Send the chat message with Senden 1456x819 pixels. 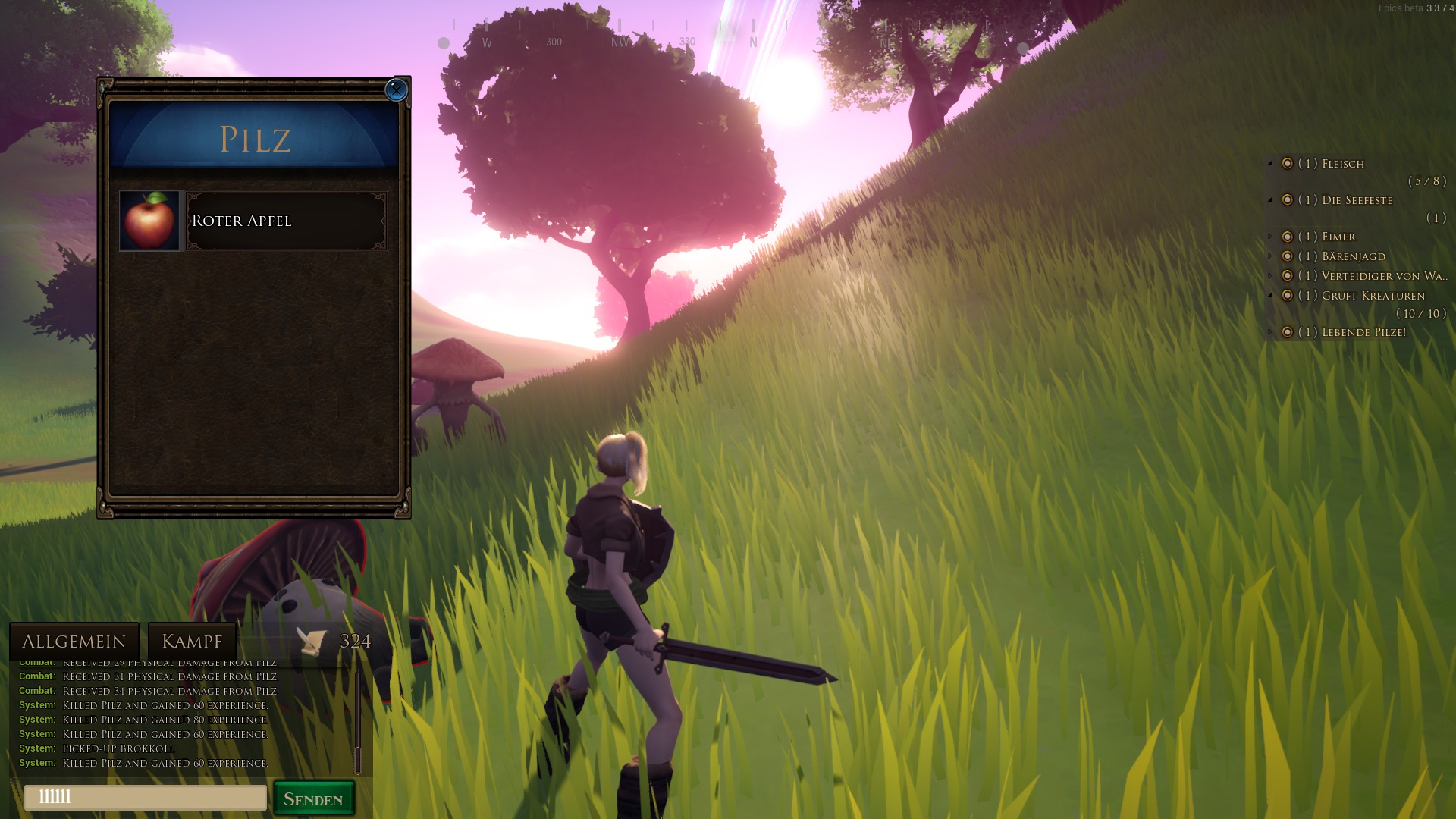tap(314, 799)
